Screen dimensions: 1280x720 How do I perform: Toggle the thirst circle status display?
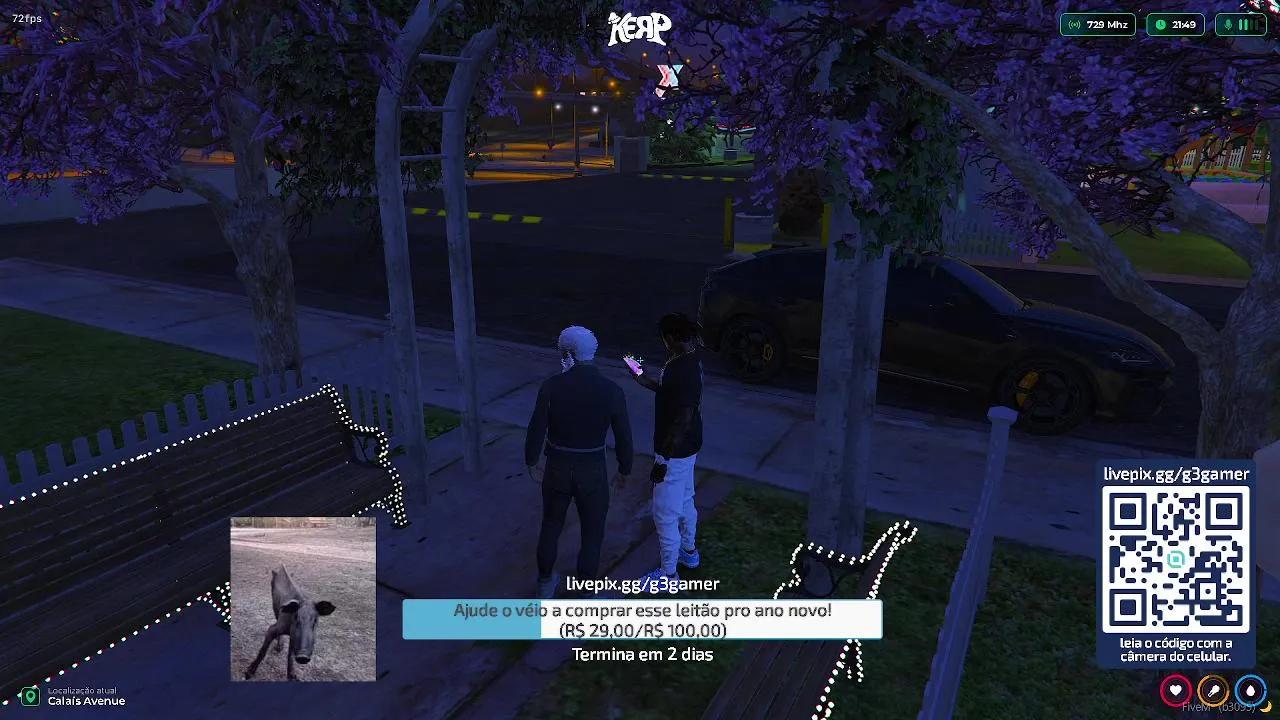(1251, 690)
